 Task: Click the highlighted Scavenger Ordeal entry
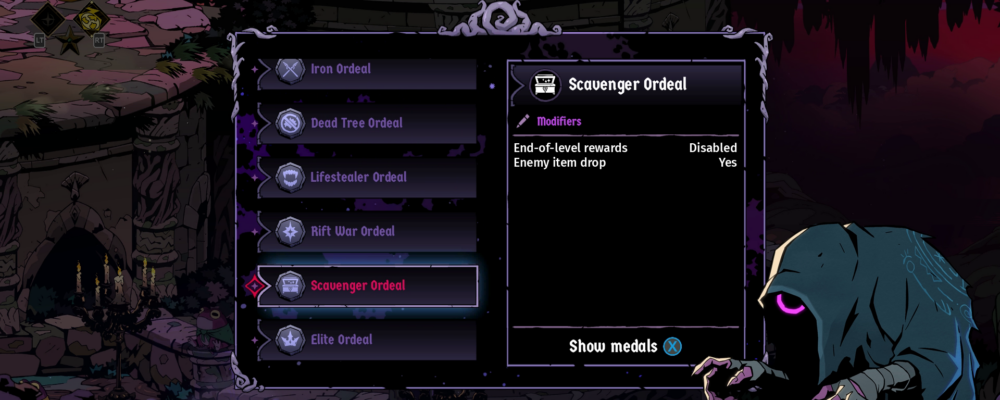pyautogui.click(x=366, y=286)
